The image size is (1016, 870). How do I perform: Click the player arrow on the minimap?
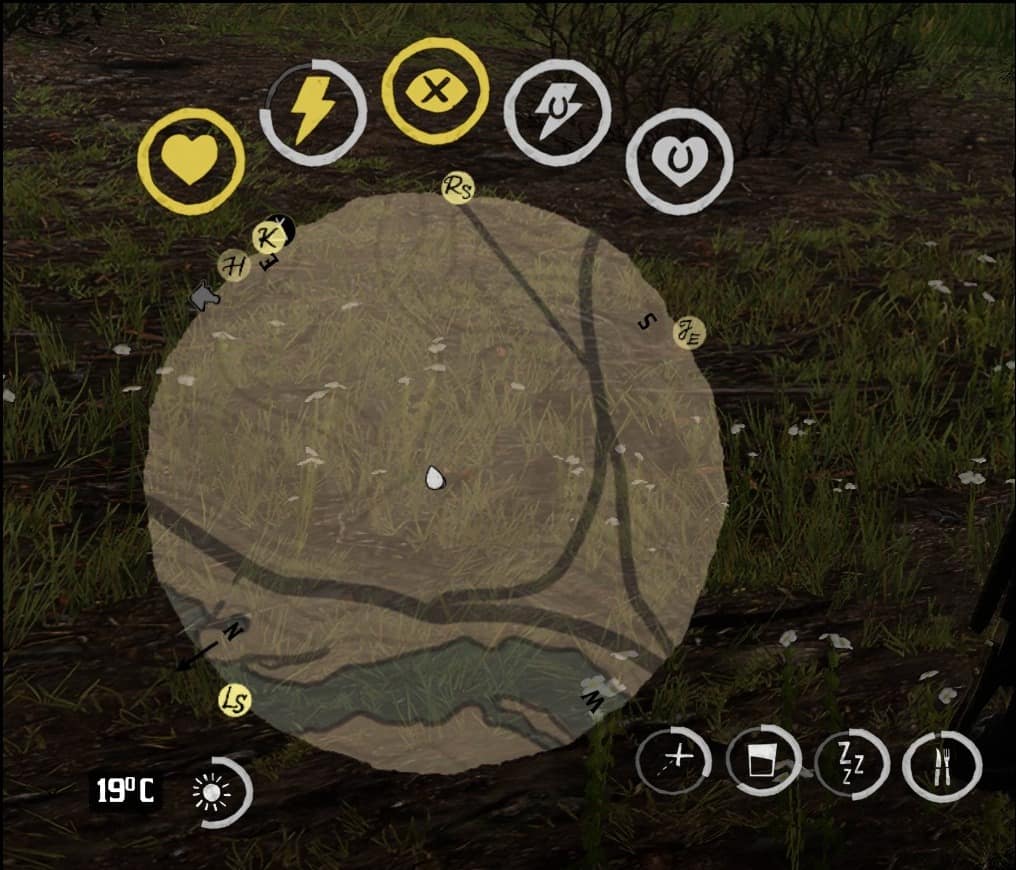[434, 478]
